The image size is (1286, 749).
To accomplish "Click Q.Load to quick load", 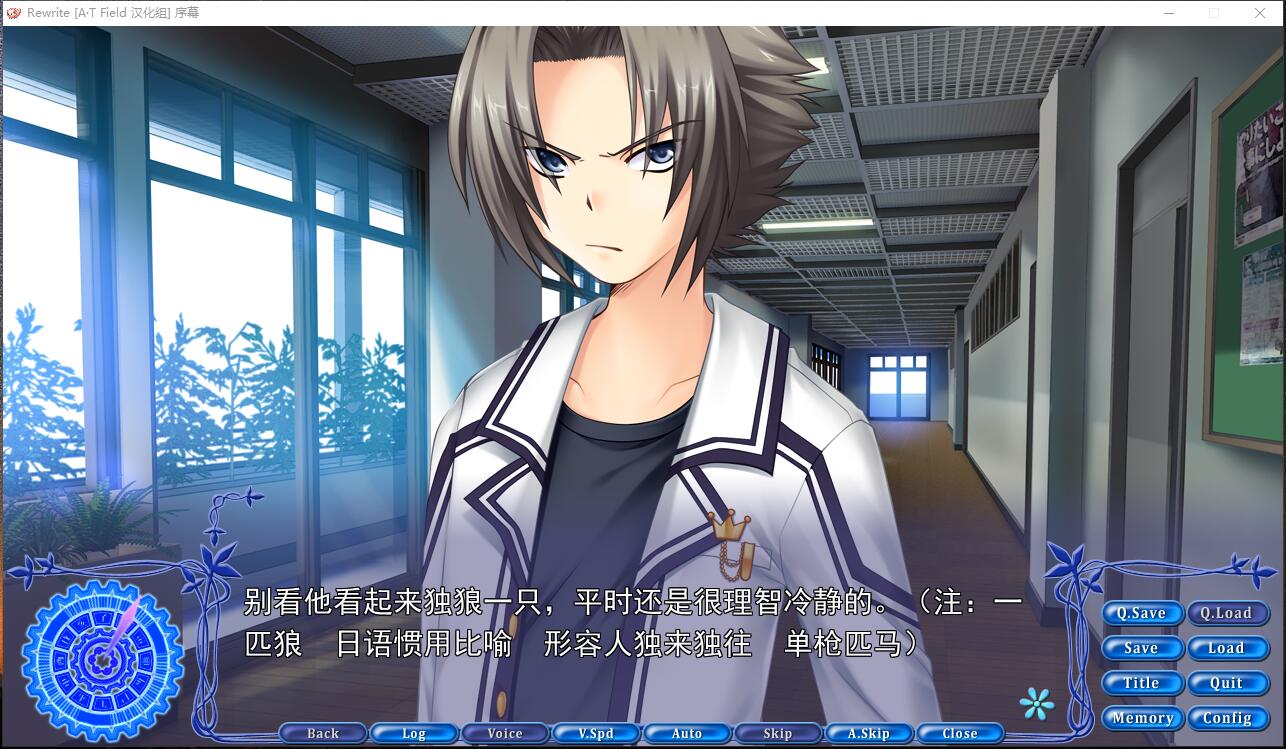I will (1228, 613).
